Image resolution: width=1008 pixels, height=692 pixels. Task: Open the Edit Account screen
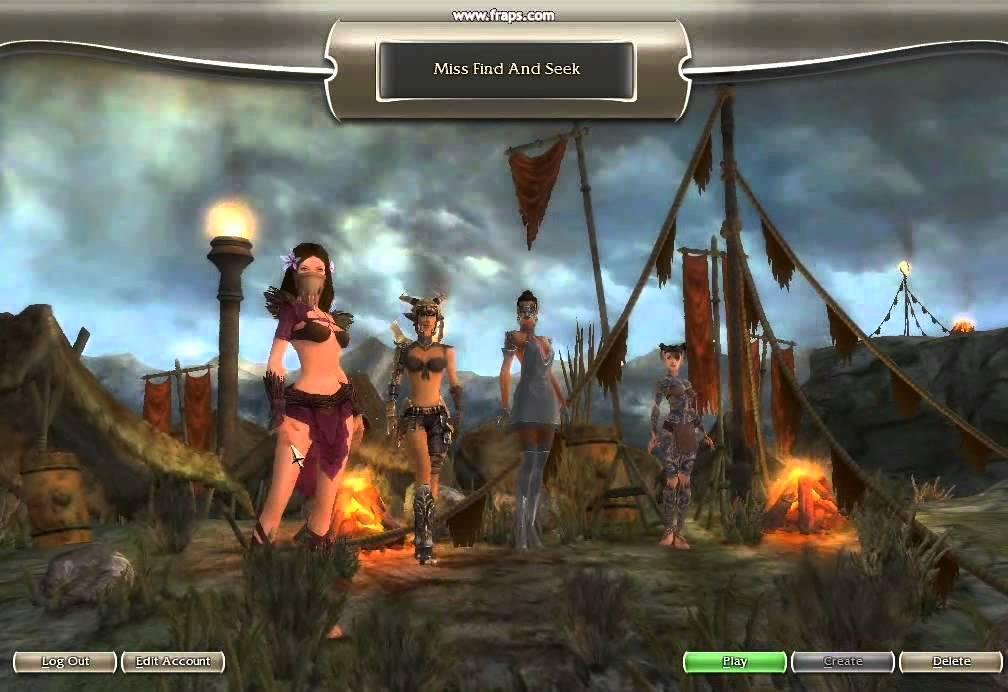coord(173,661)
